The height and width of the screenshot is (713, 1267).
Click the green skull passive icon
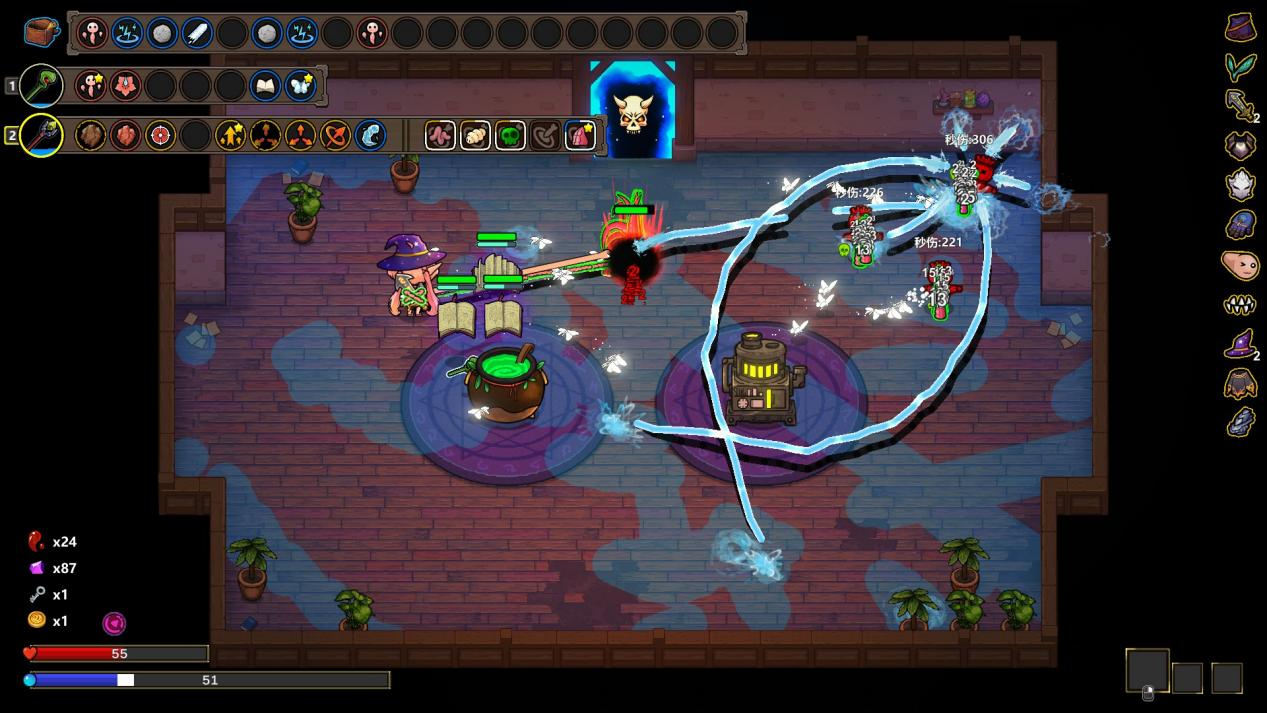510,135
